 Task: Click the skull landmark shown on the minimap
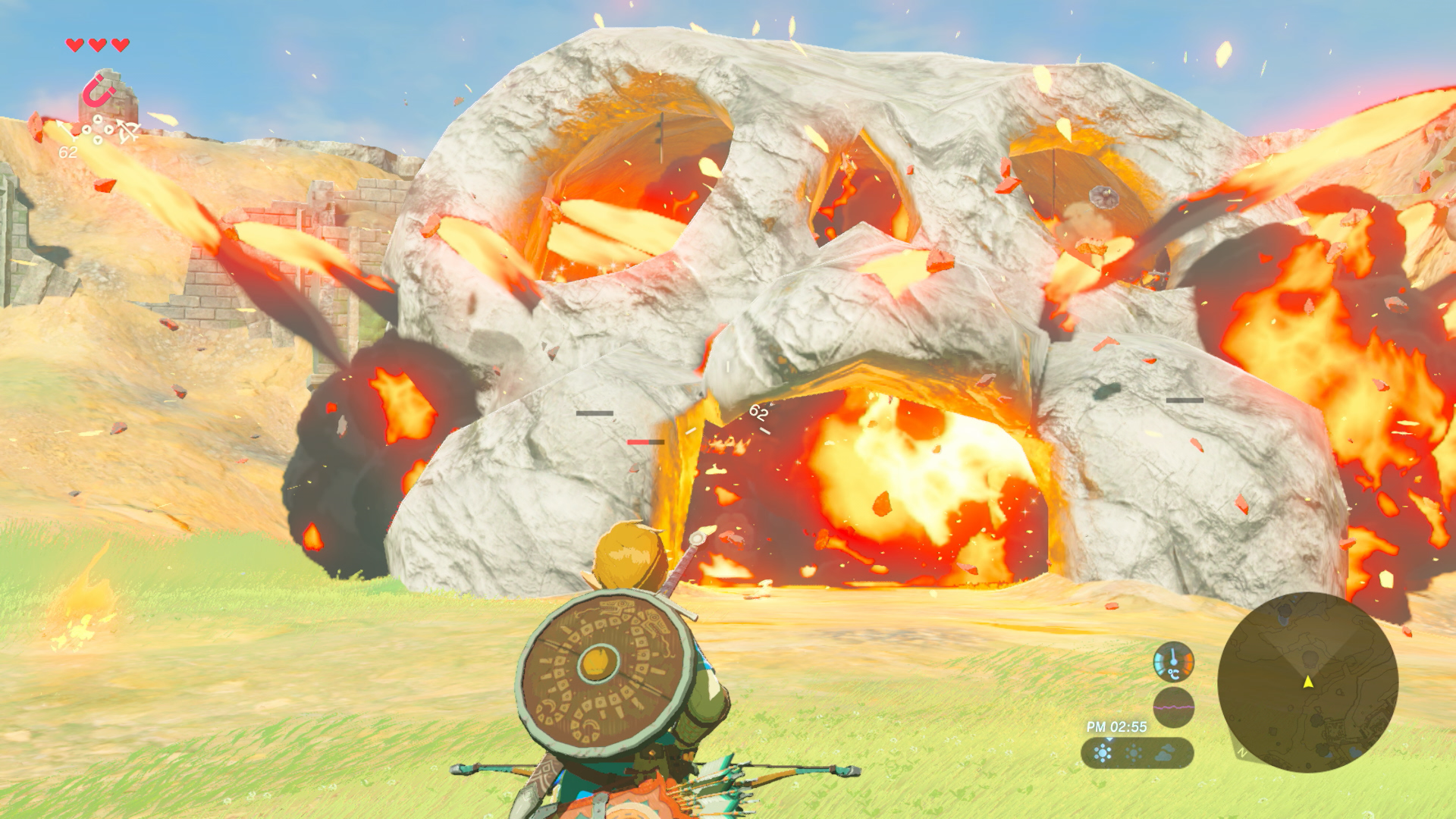1310,660
